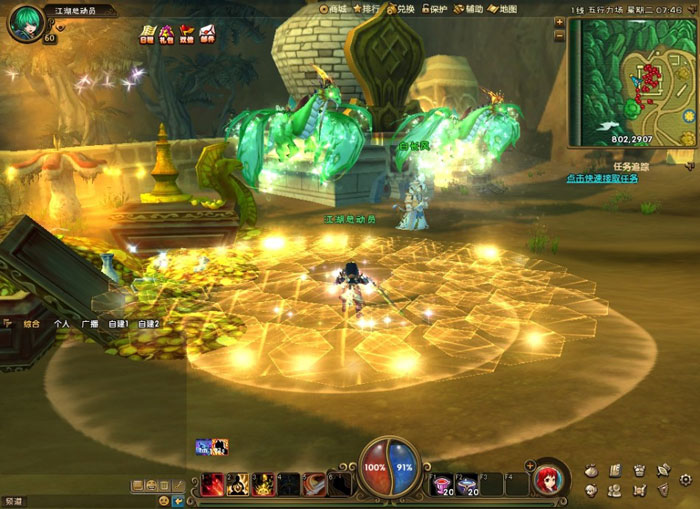Open the money pouch bag icon

tap(590, 469)
